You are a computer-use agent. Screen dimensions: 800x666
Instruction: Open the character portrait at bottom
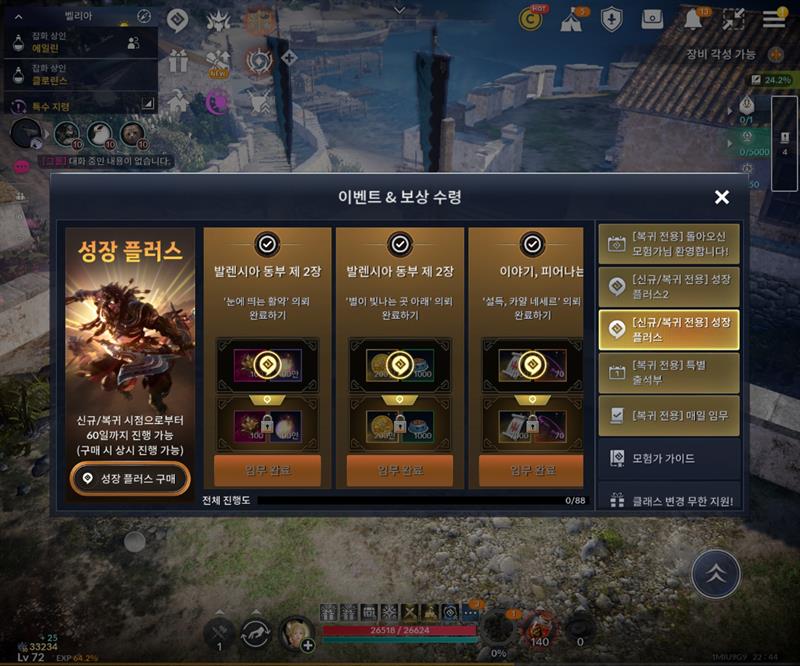(295, 632)
